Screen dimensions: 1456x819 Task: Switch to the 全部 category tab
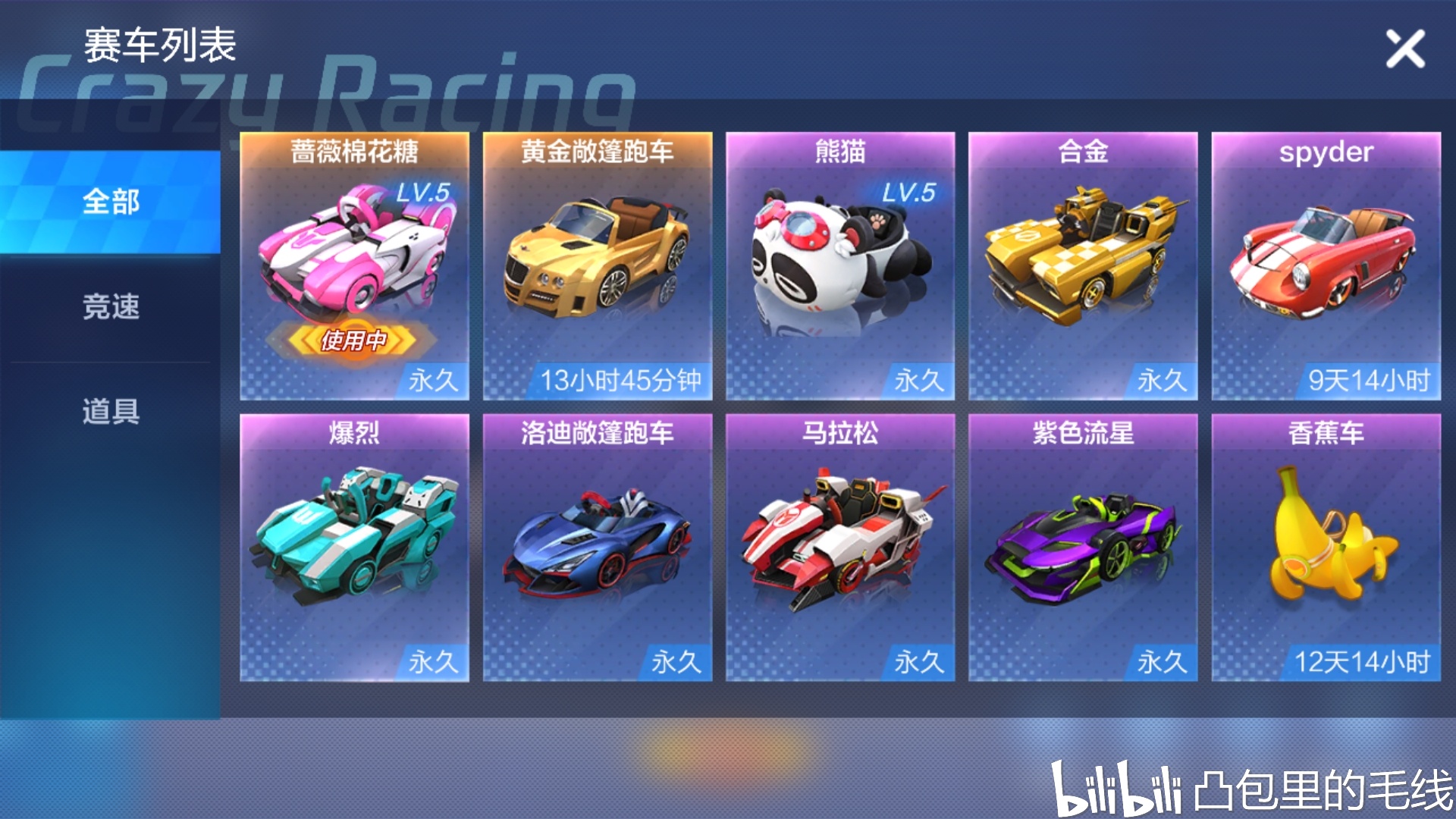pos(111,202)
